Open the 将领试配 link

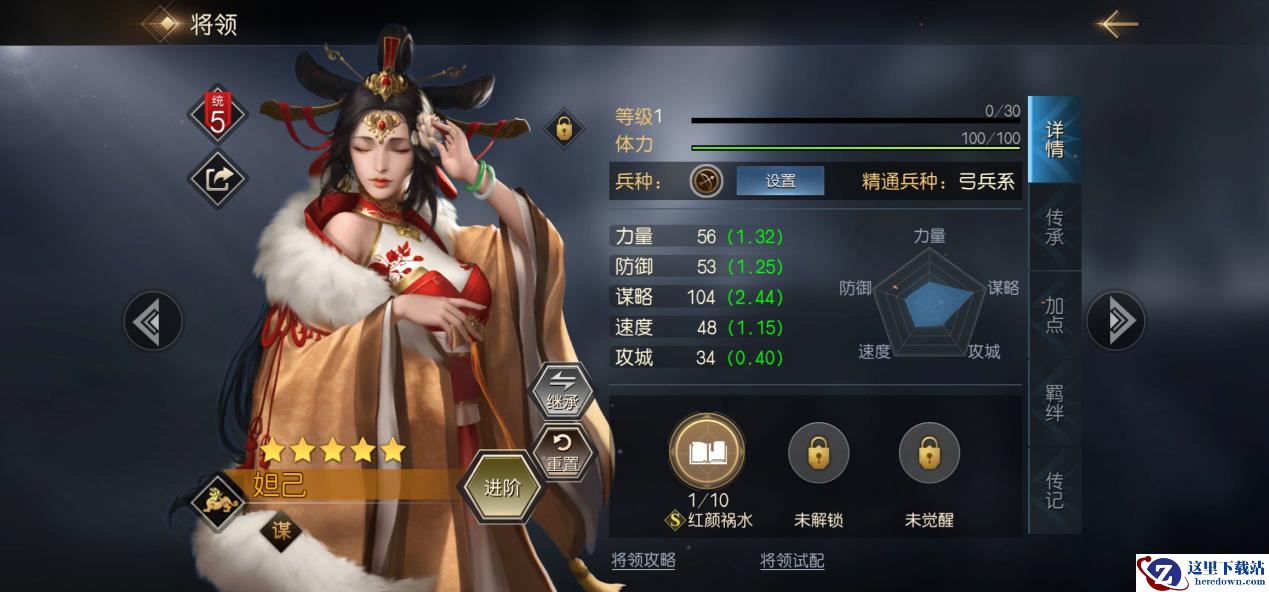[792, 560]
